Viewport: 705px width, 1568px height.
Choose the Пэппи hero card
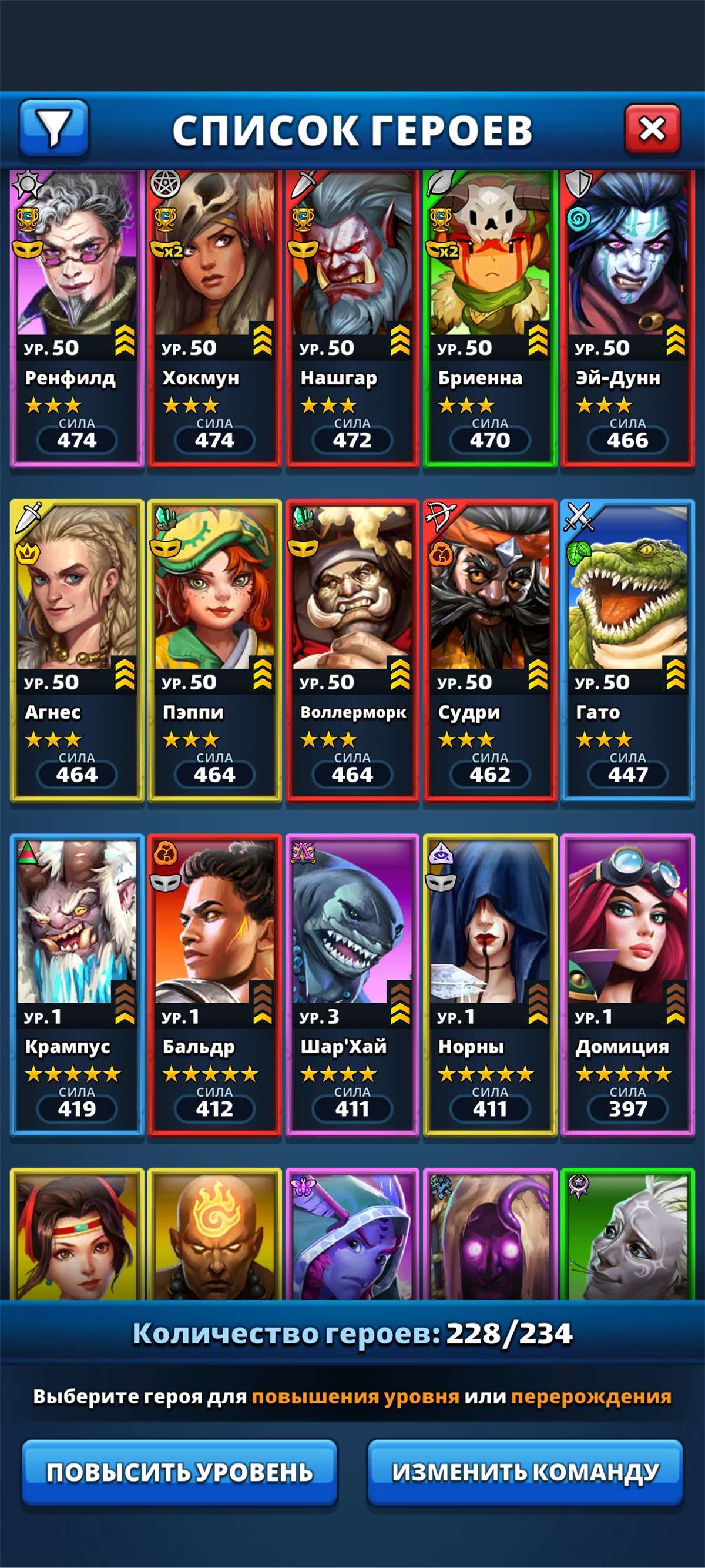click(214, 650)
